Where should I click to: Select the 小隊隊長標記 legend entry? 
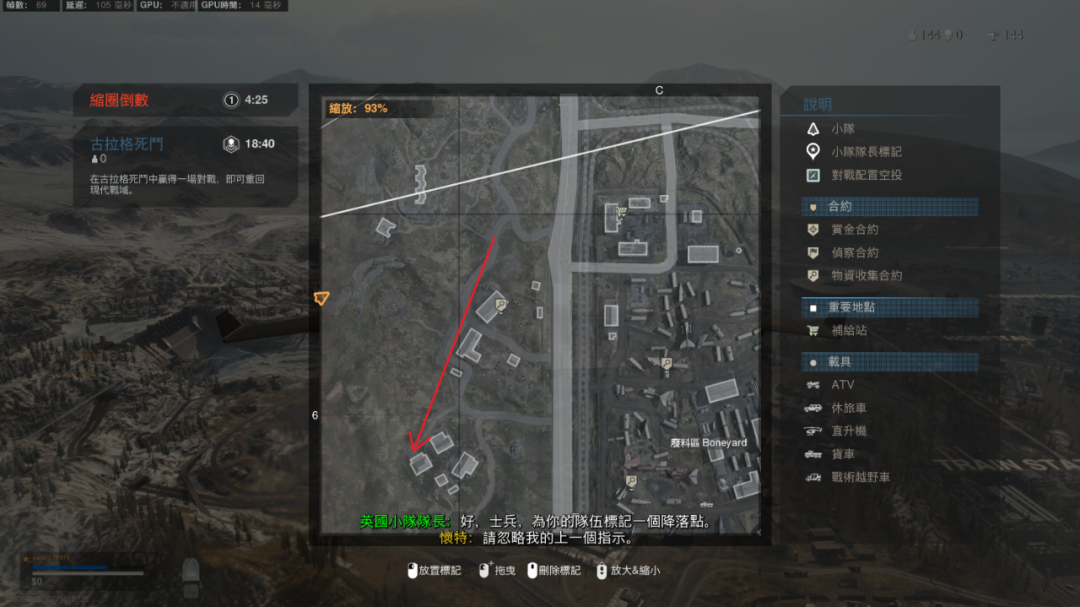[866, 152]
